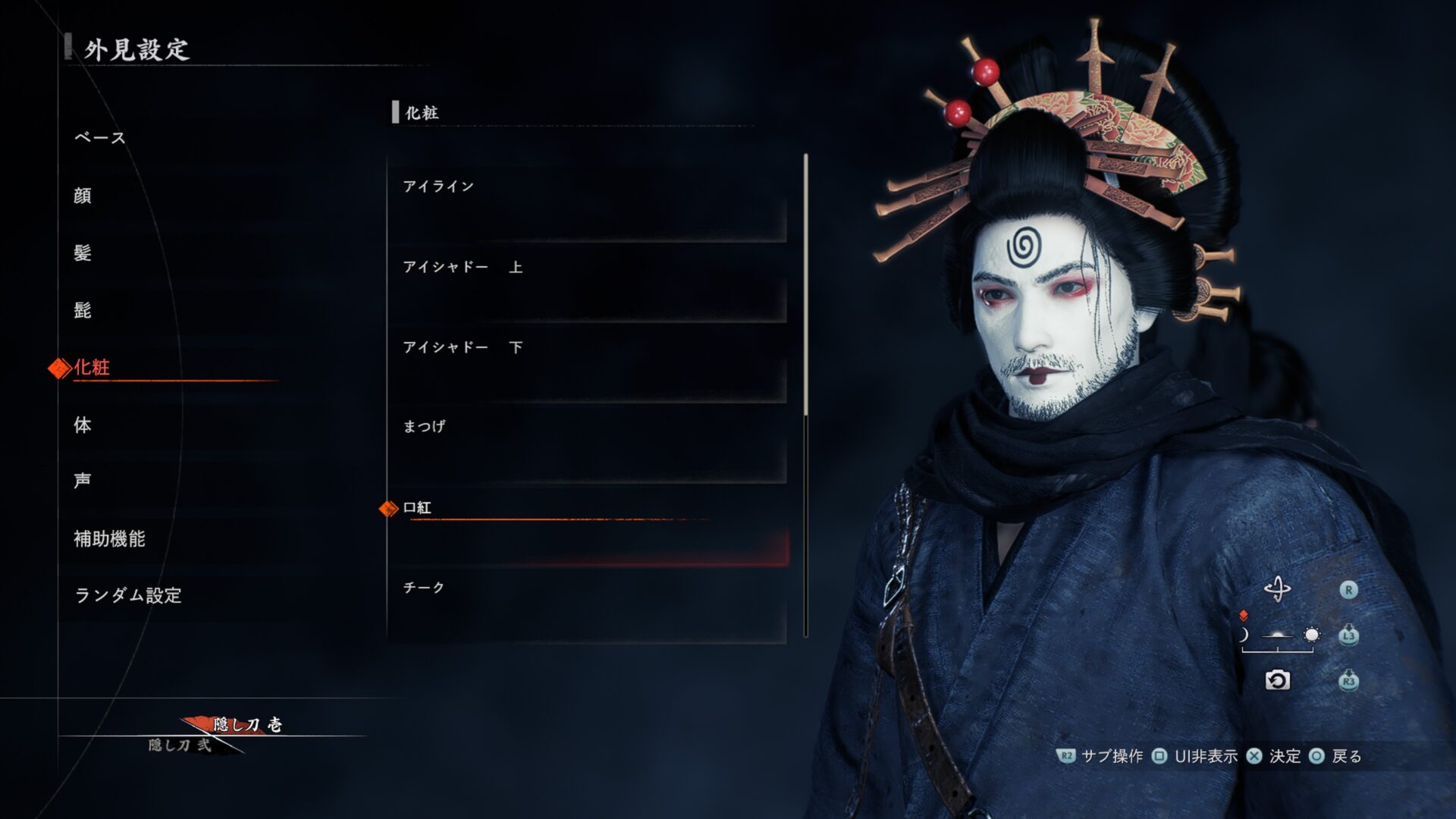Choose the 声 voice category
The height and width of the screenshot is (819, 1456).
[x=83, y=481]
